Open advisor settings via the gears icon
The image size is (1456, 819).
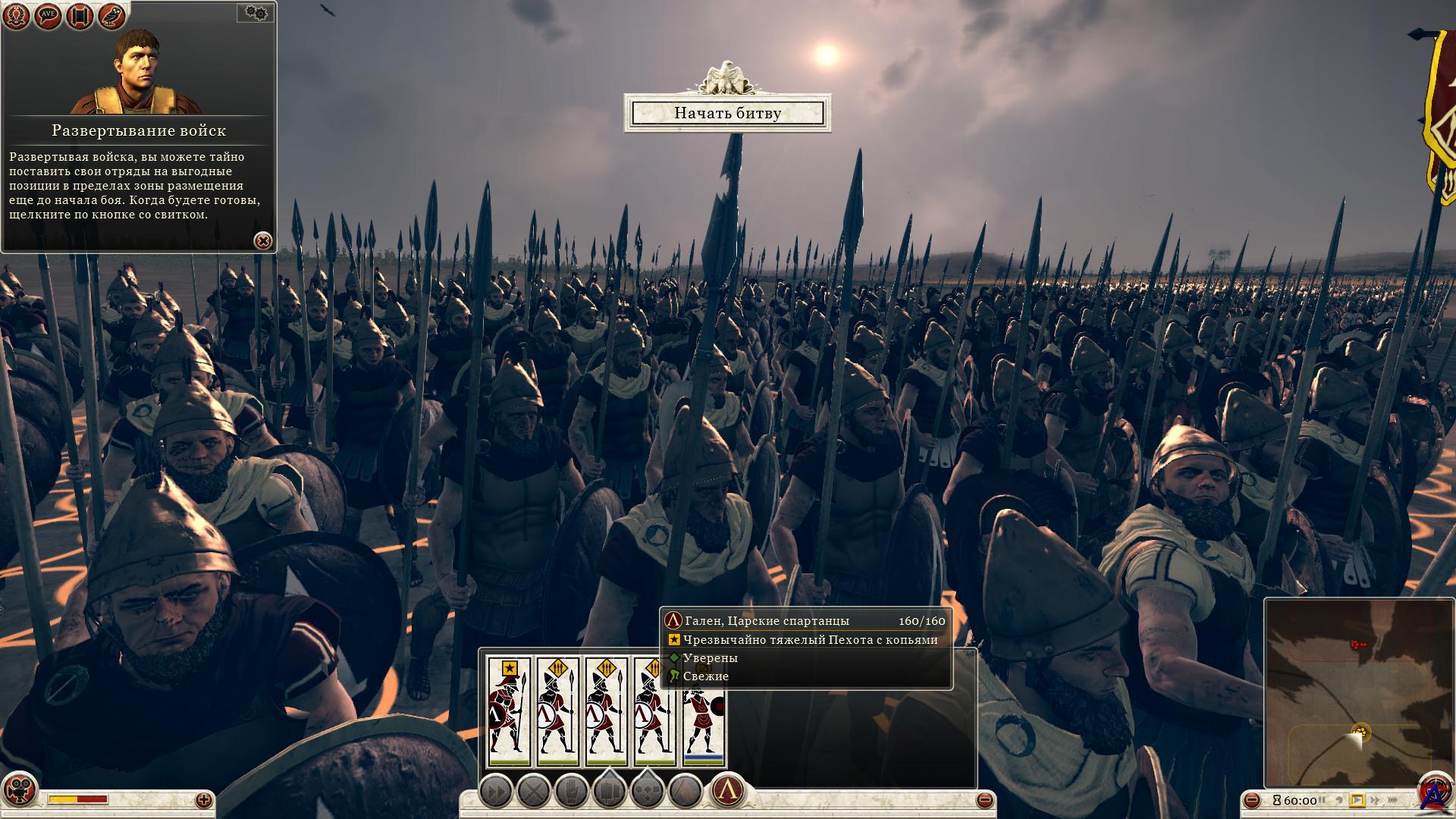click(256, 12)
